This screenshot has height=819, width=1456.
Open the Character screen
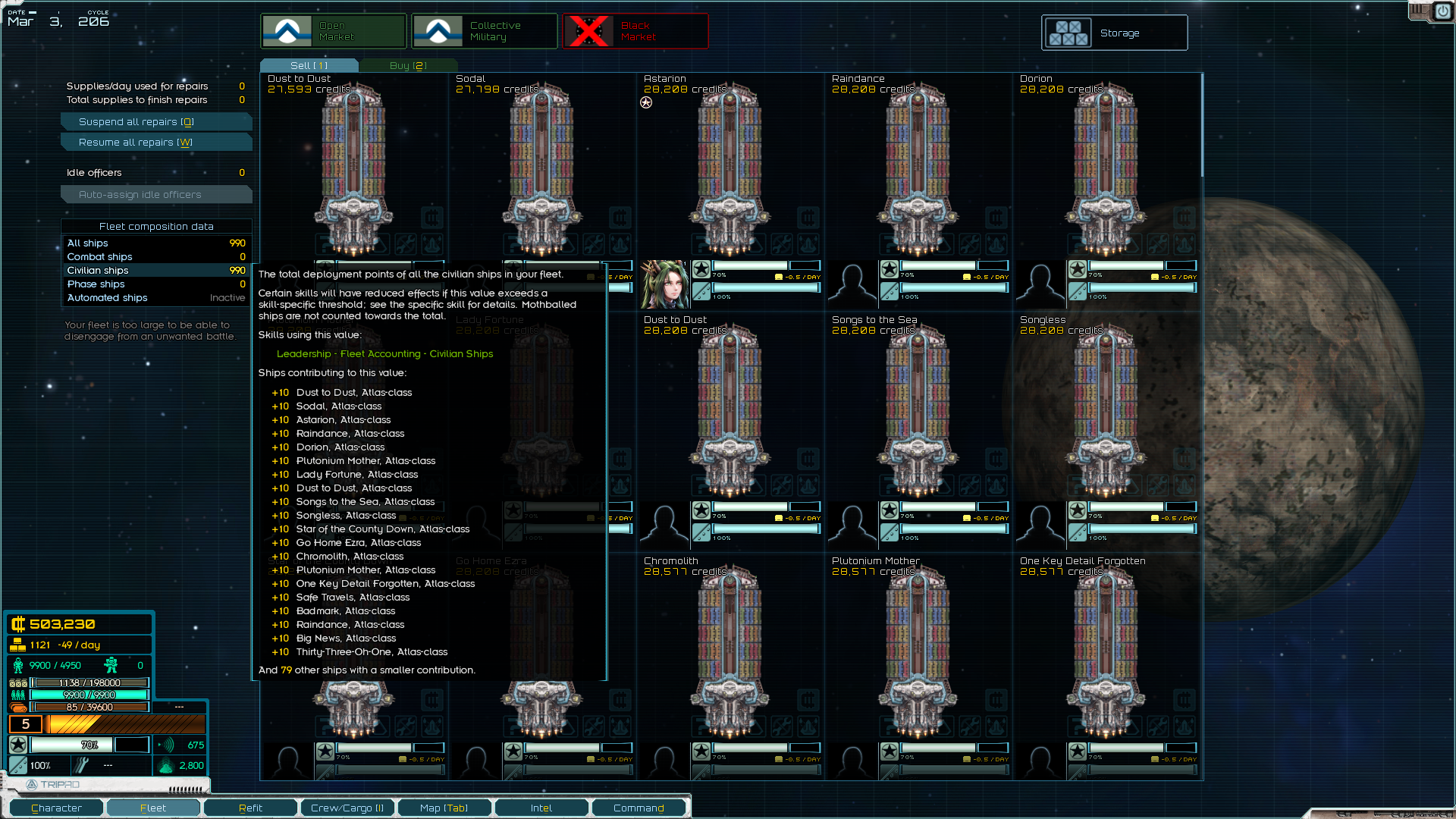(x=57, y=808)
